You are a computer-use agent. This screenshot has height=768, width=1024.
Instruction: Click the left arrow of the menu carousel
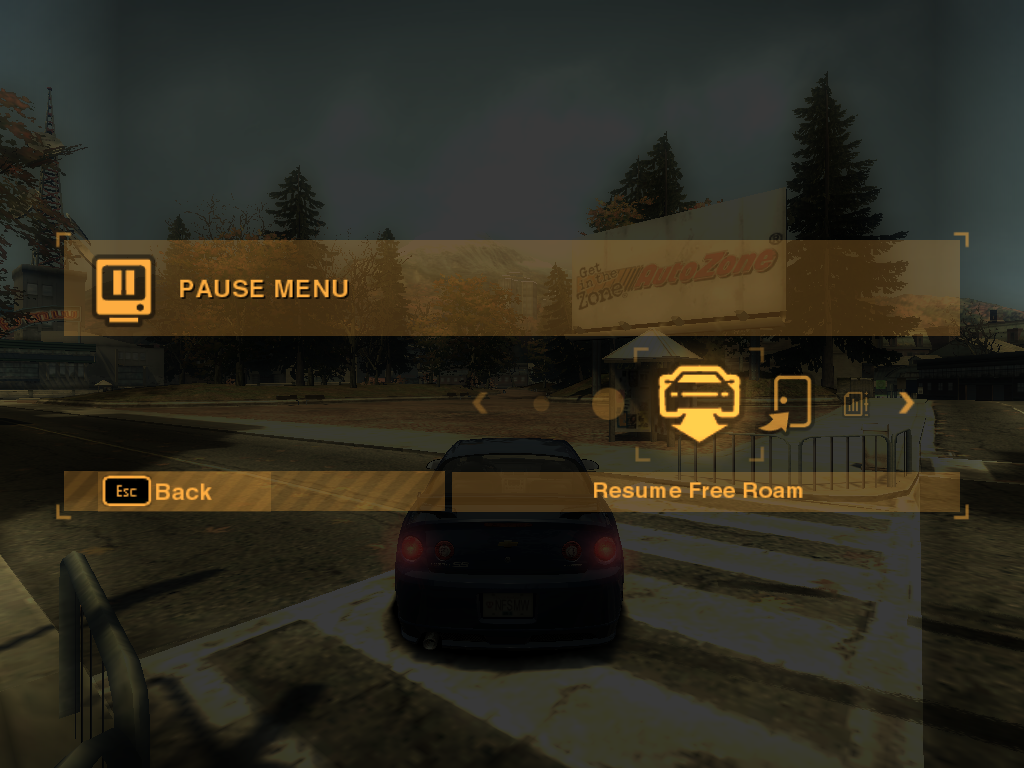tap(480, 403)
